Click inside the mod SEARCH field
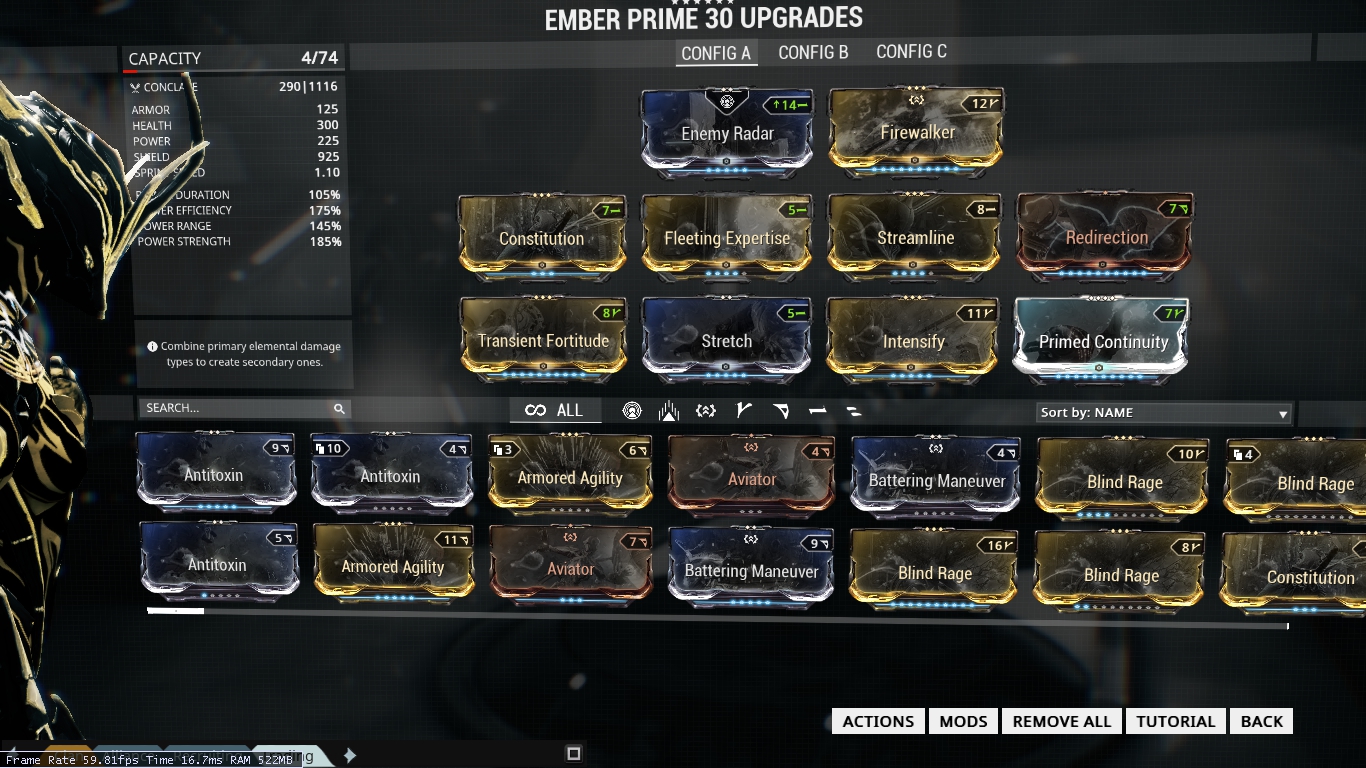The height and width of the screenshot is (768, 1366). 230,409
